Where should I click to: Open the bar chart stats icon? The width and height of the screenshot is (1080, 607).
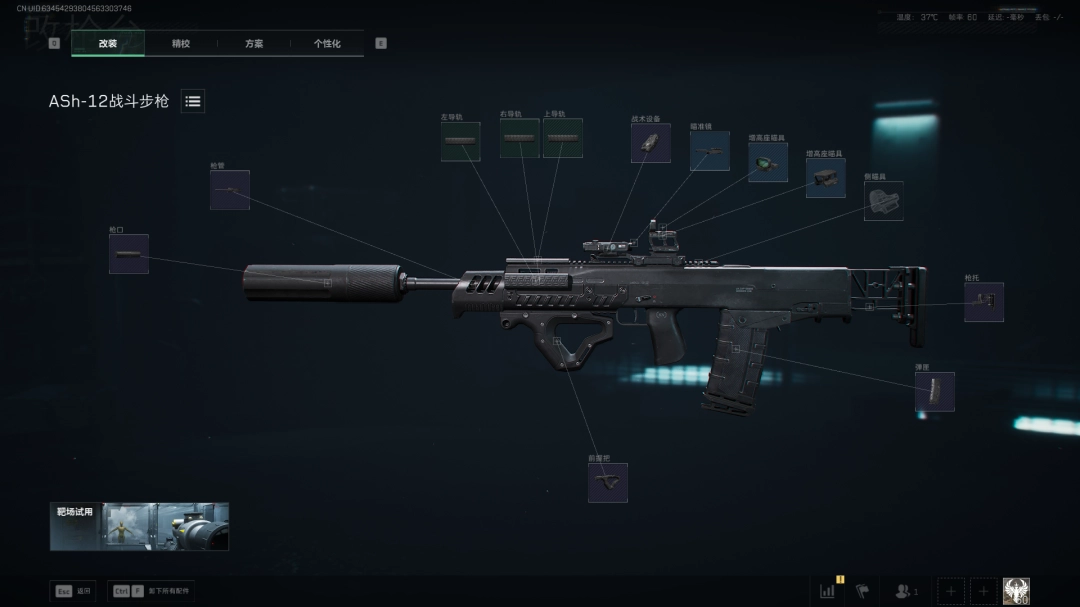[x=828, y=591]
